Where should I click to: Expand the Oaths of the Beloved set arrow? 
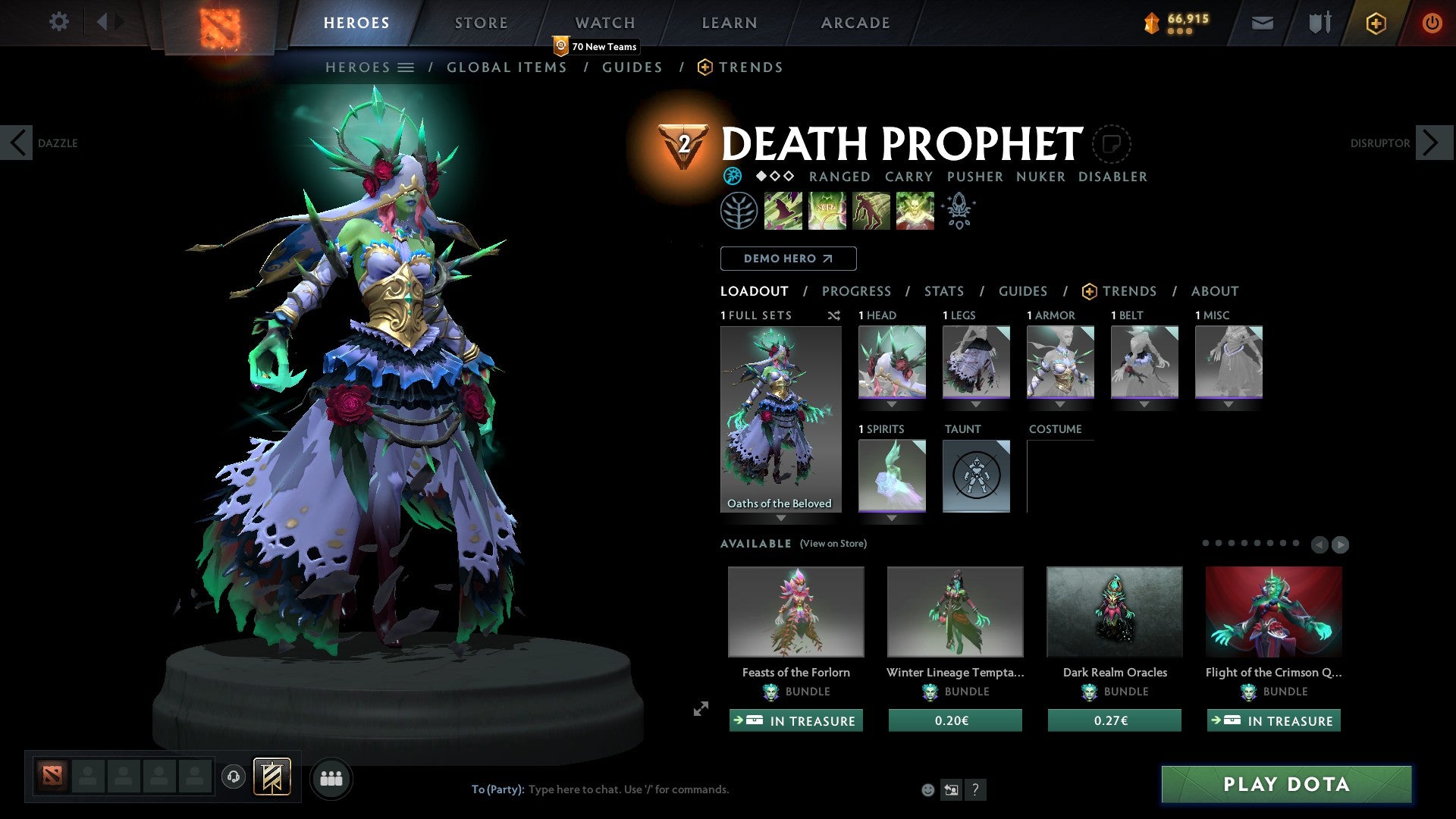[781, 517]
